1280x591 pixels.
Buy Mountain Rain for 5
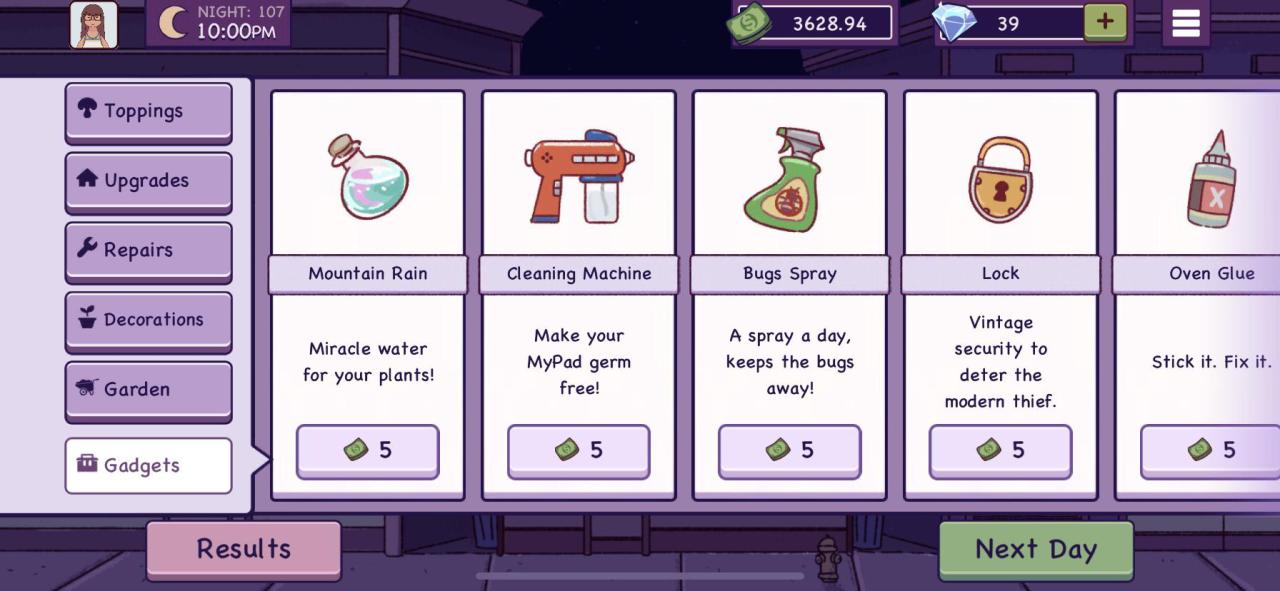click(367, 451)
